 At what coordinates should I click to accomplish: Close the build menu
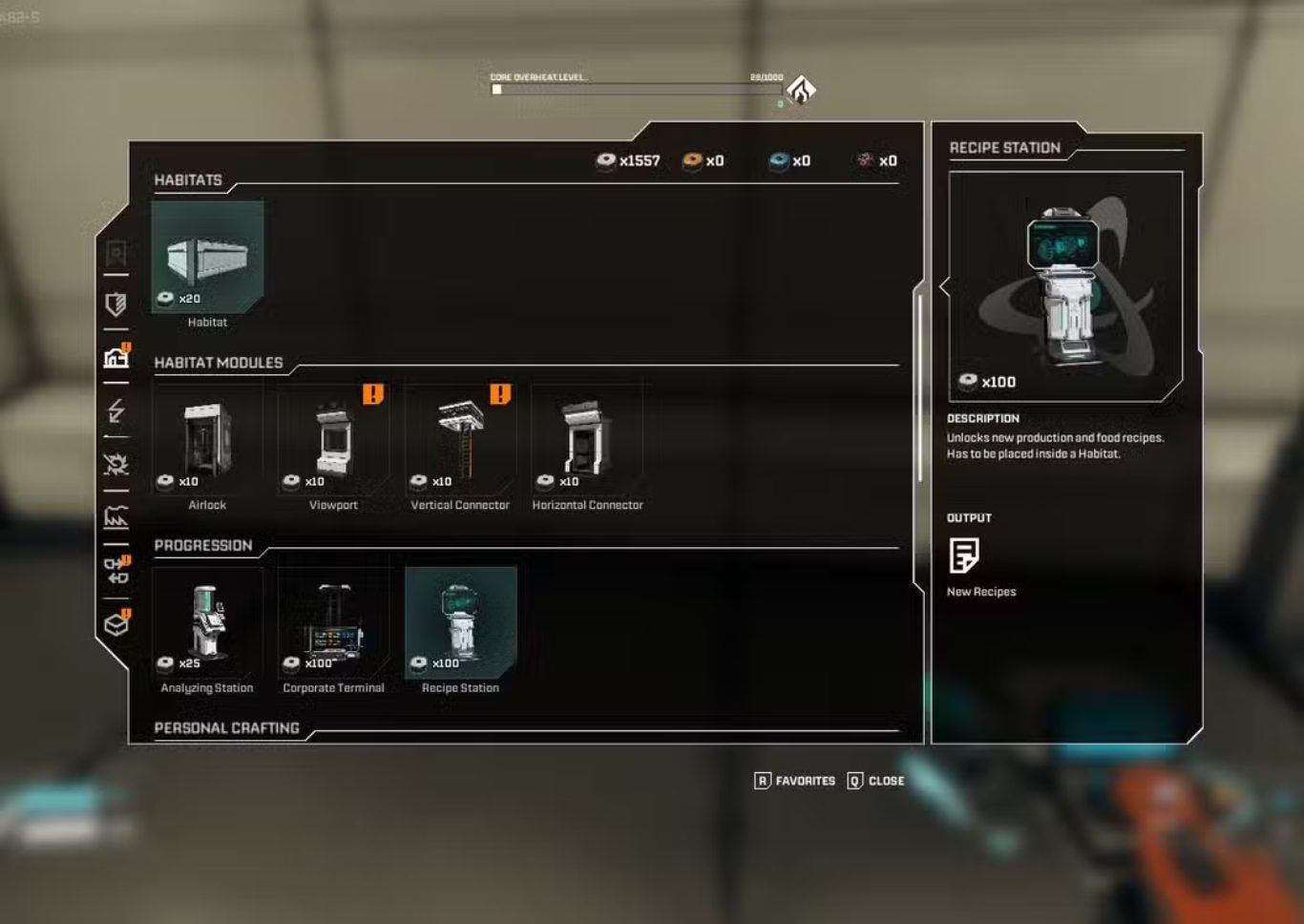tap(875, 781)
